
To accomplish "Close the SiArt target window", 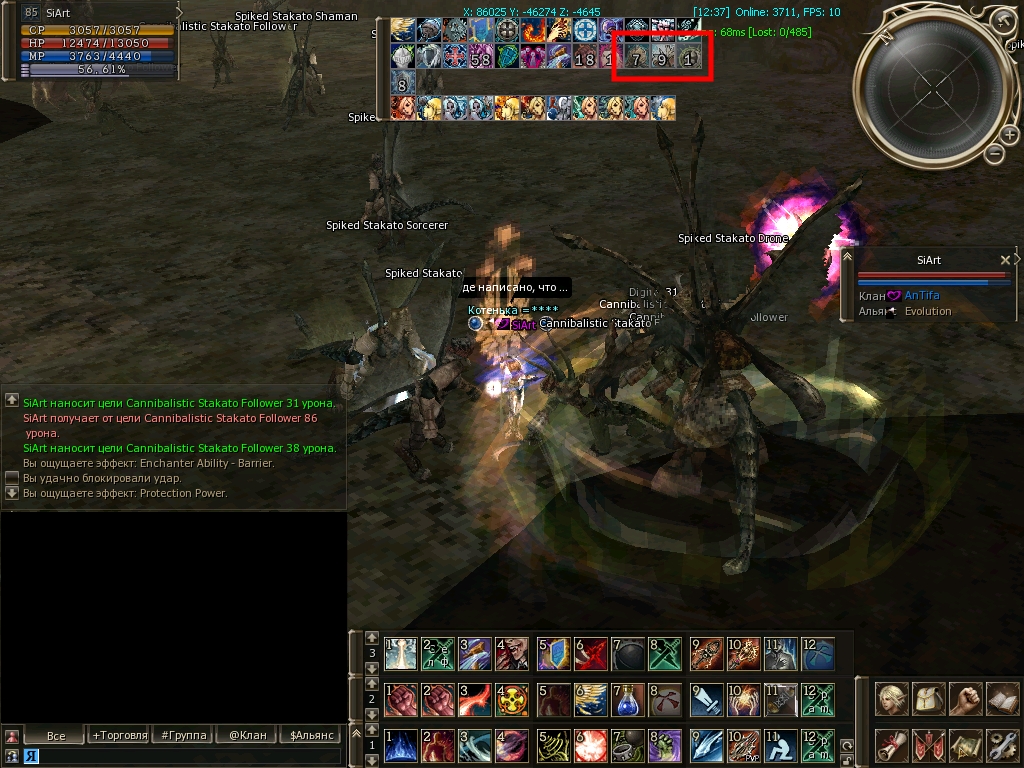I will click(x=1005, y=260).
